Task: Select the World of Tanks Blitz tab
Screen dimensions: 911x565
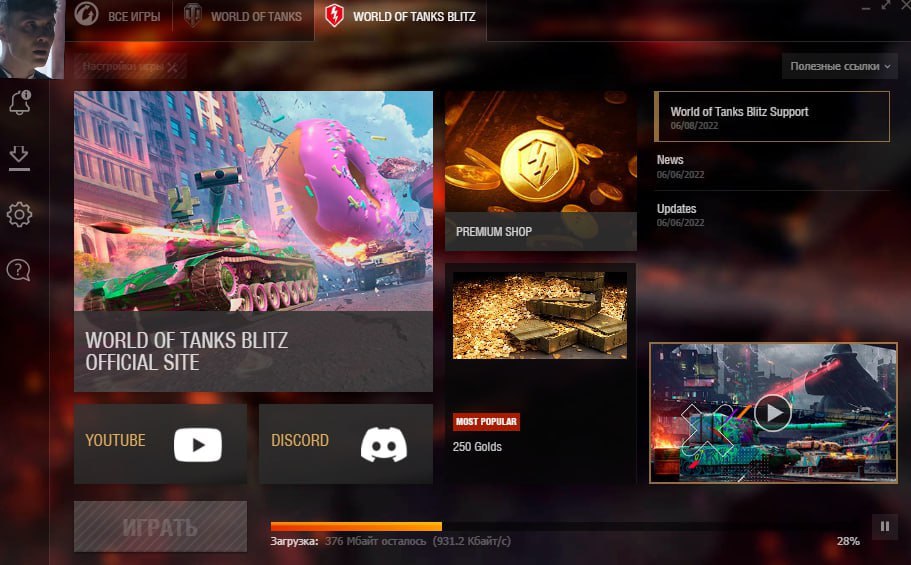Action: [401, 17]
